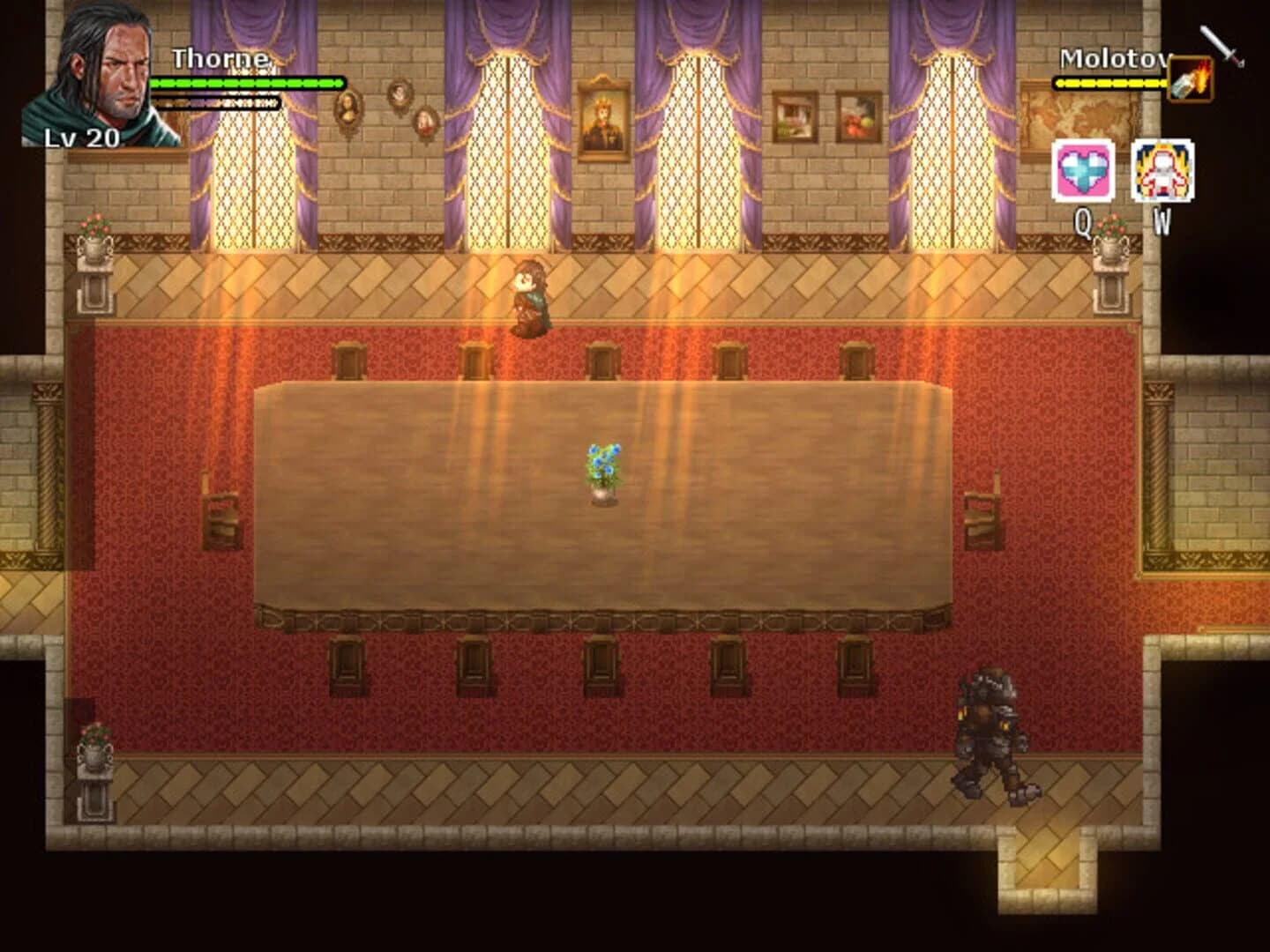Select the Lv 20 level label
The height and width of the screenshot is (952, 1270).
click(79, 138)
